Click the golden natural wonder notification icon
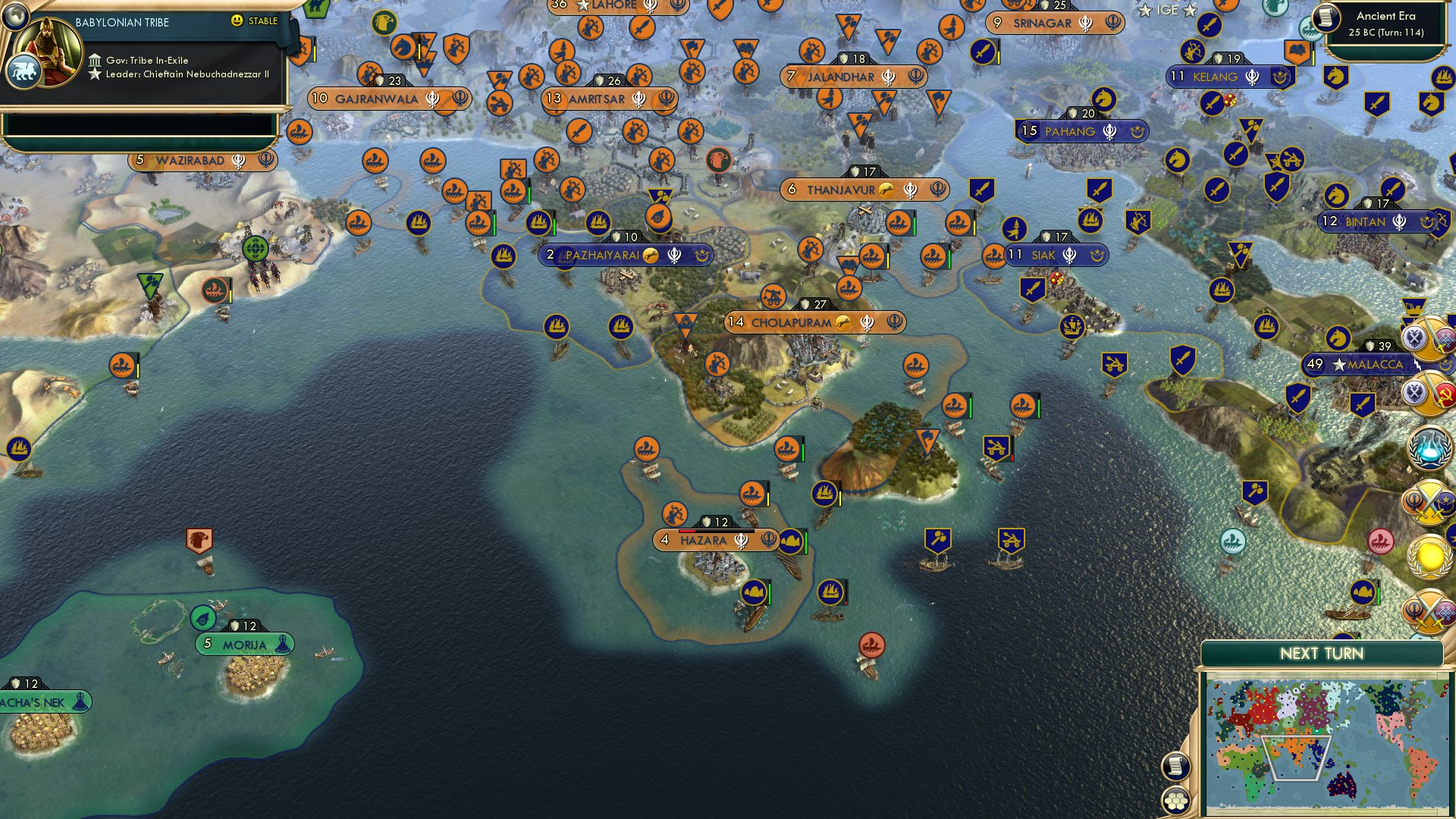 1429,557
